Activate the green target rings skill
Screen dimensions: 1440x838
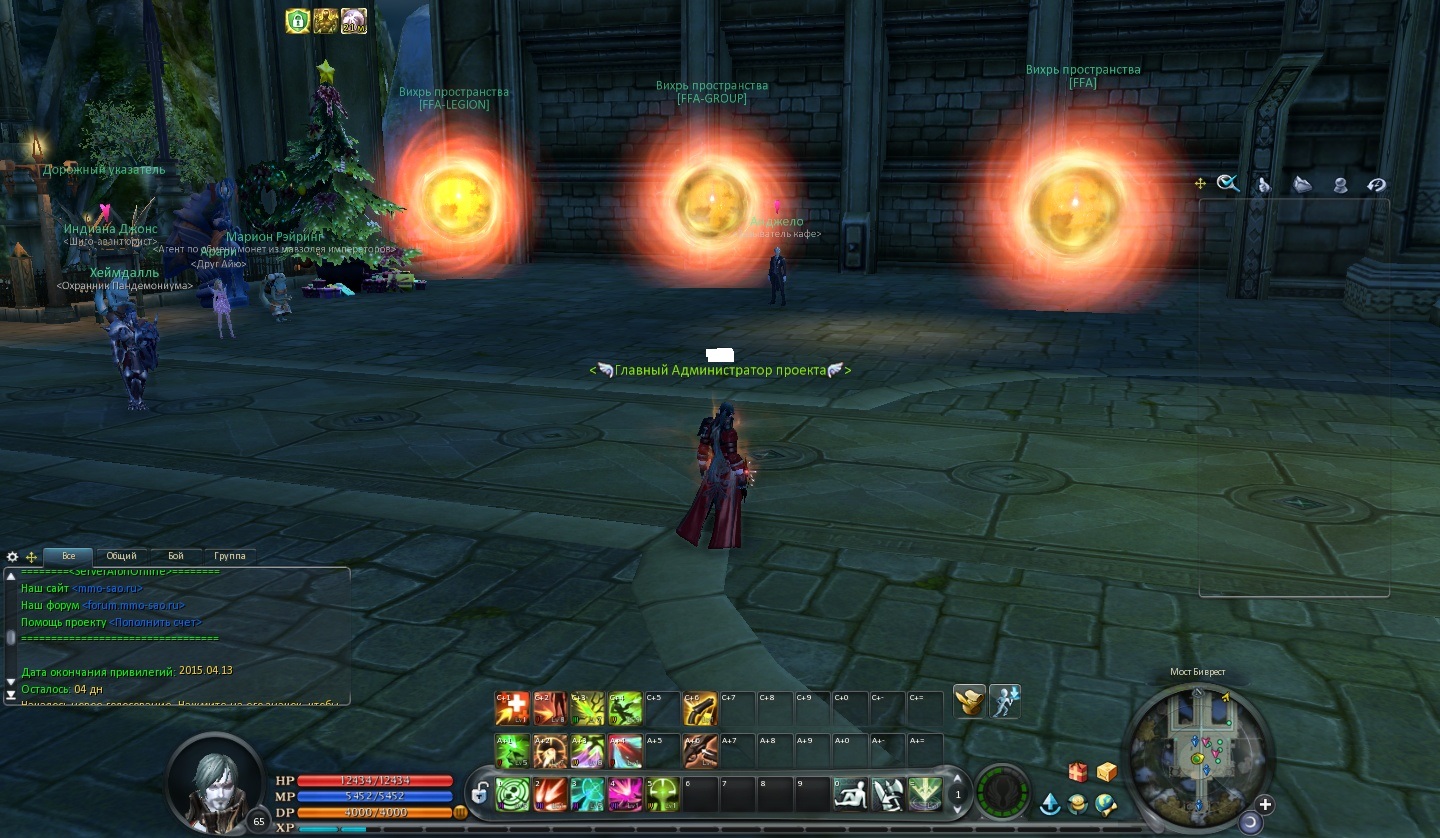513,794
